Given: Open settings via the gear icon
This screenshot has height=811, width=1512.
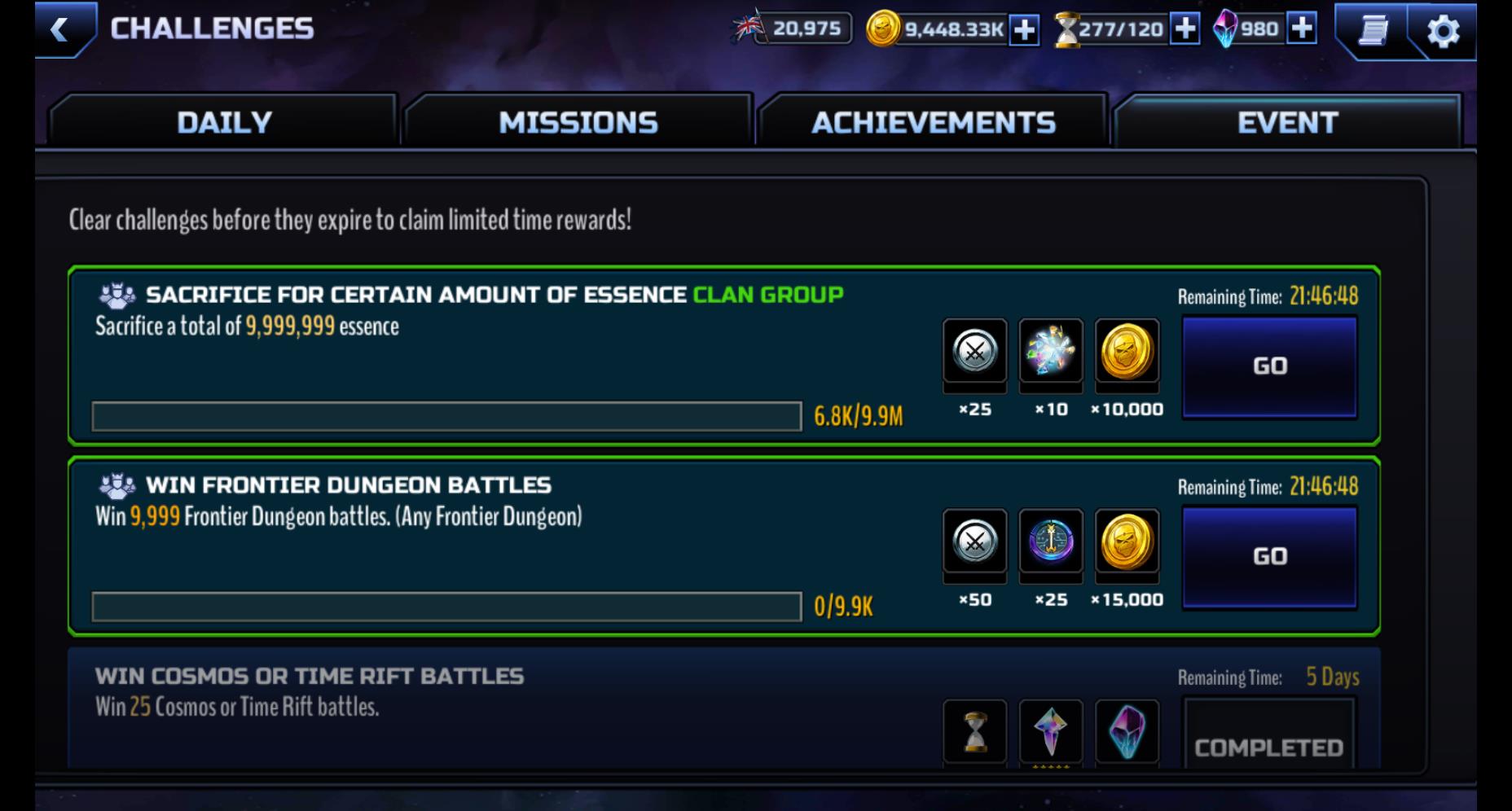Looking at the screenshot, I should 1443,32.
